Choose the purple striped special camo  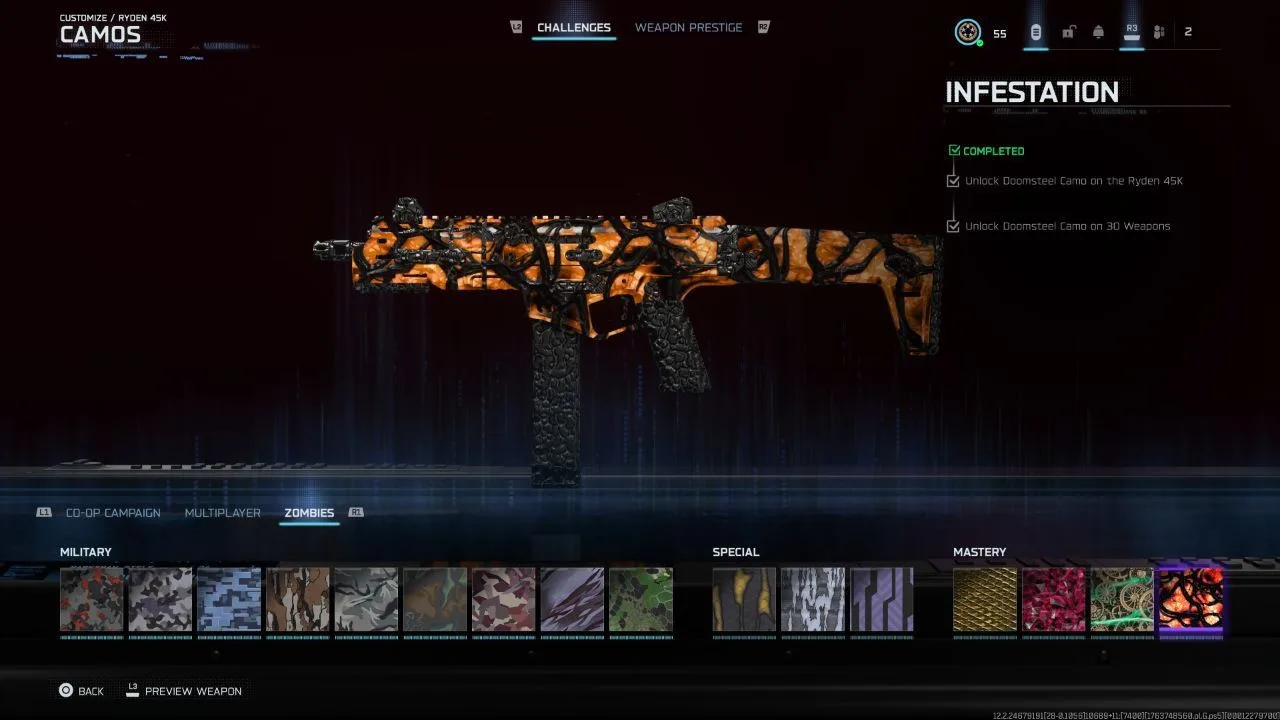(x=881, y=600)
